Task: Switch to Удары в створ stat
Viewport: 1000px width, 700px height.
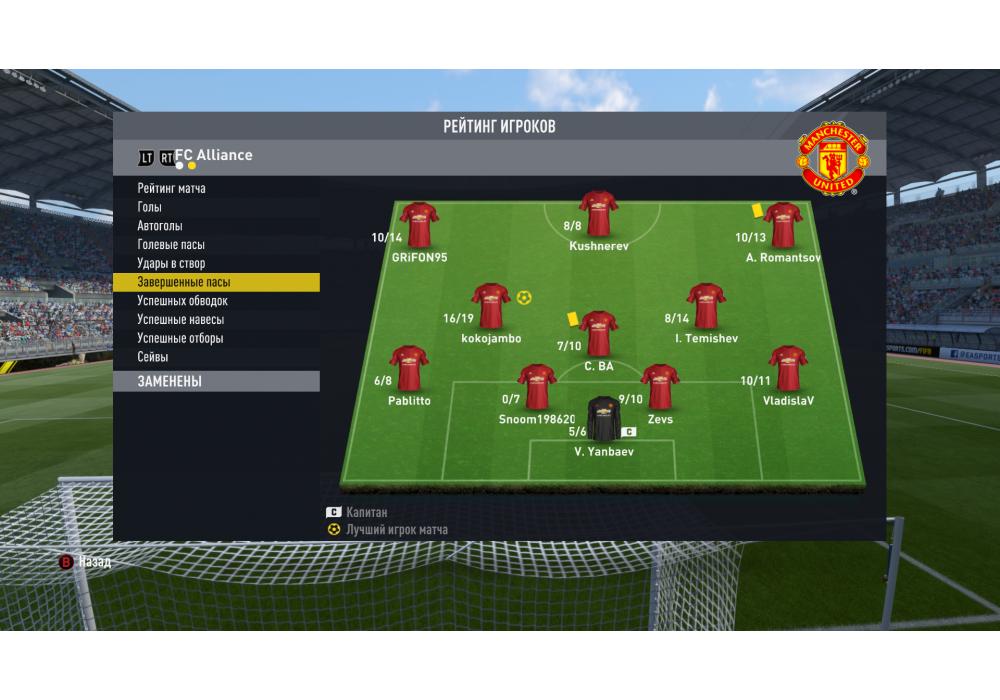Action: tap(171, 264)
